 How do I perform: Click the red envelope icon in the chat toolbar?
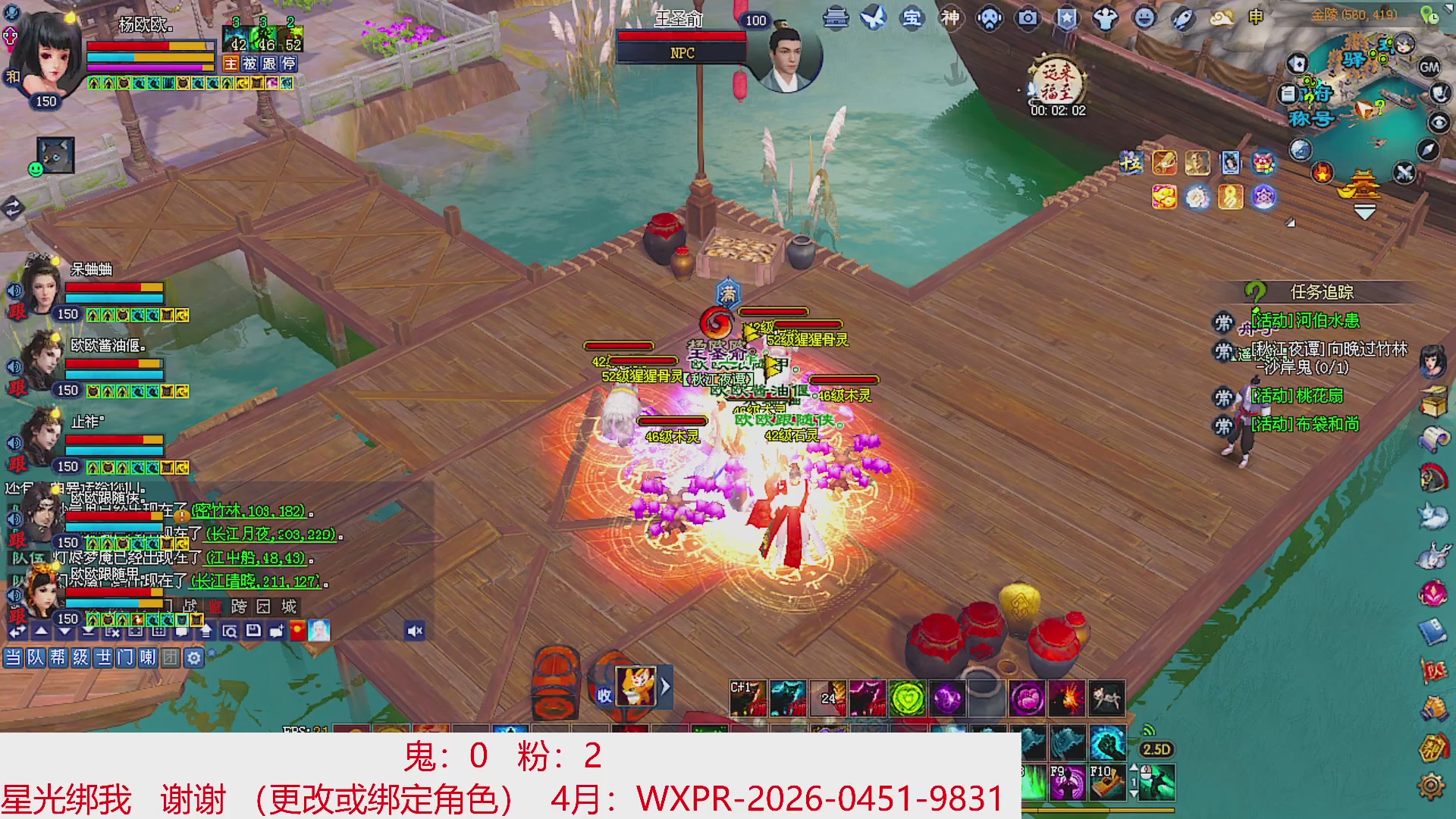[297, 632]
